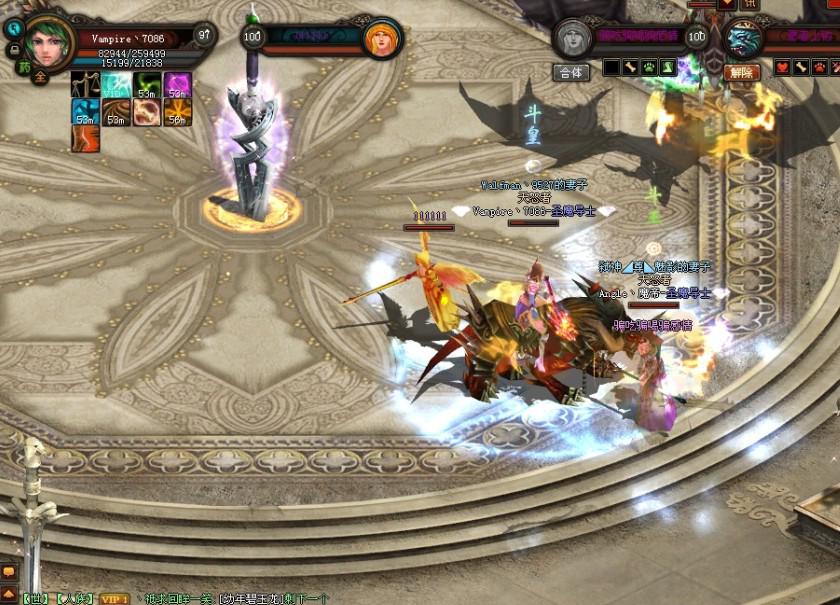Open the grey hooded pet portrait
This screenshot has width=840, height=605.
click(573, 39)
